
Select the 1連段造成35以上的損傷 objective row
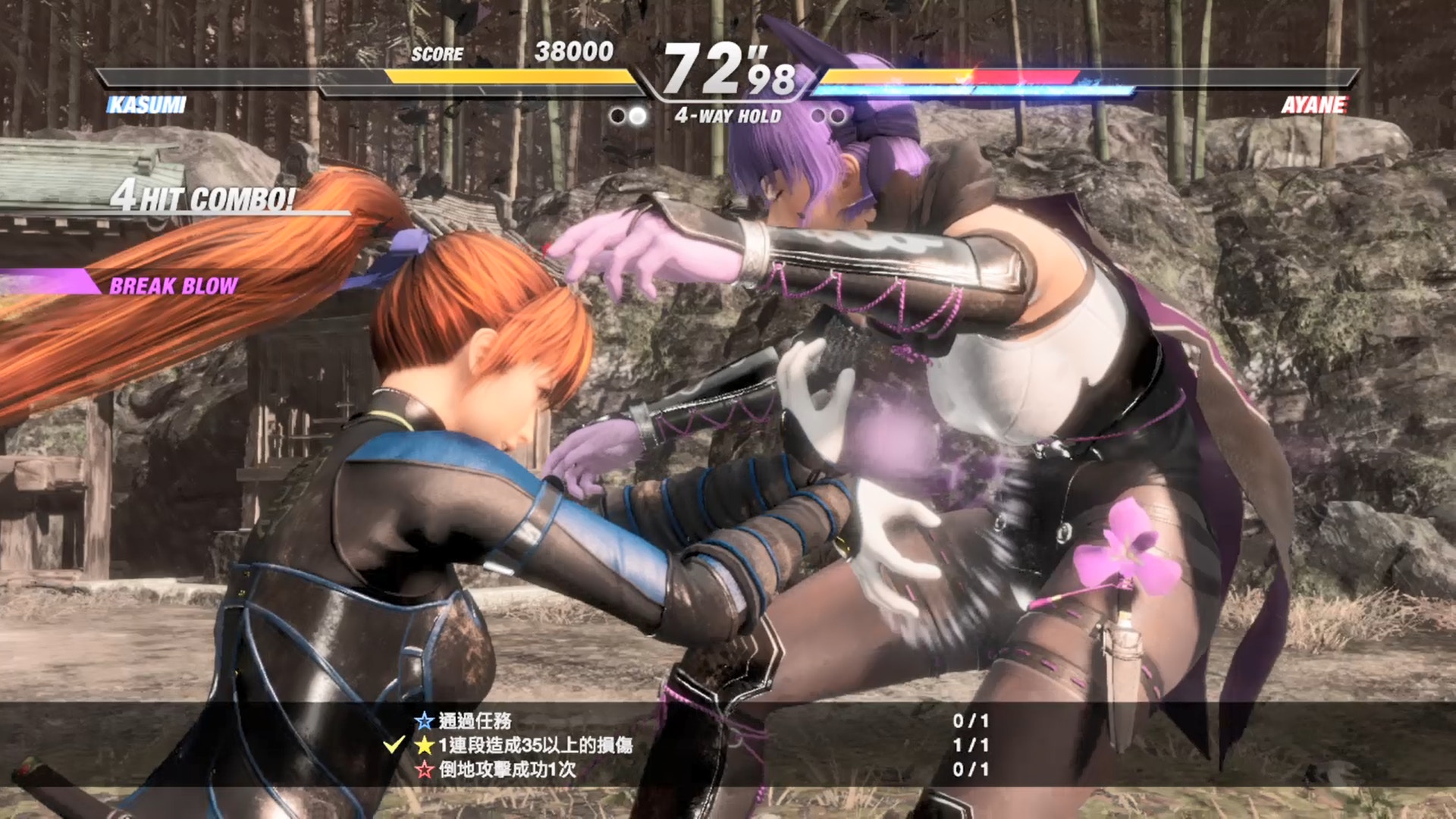tap(535, 745)
